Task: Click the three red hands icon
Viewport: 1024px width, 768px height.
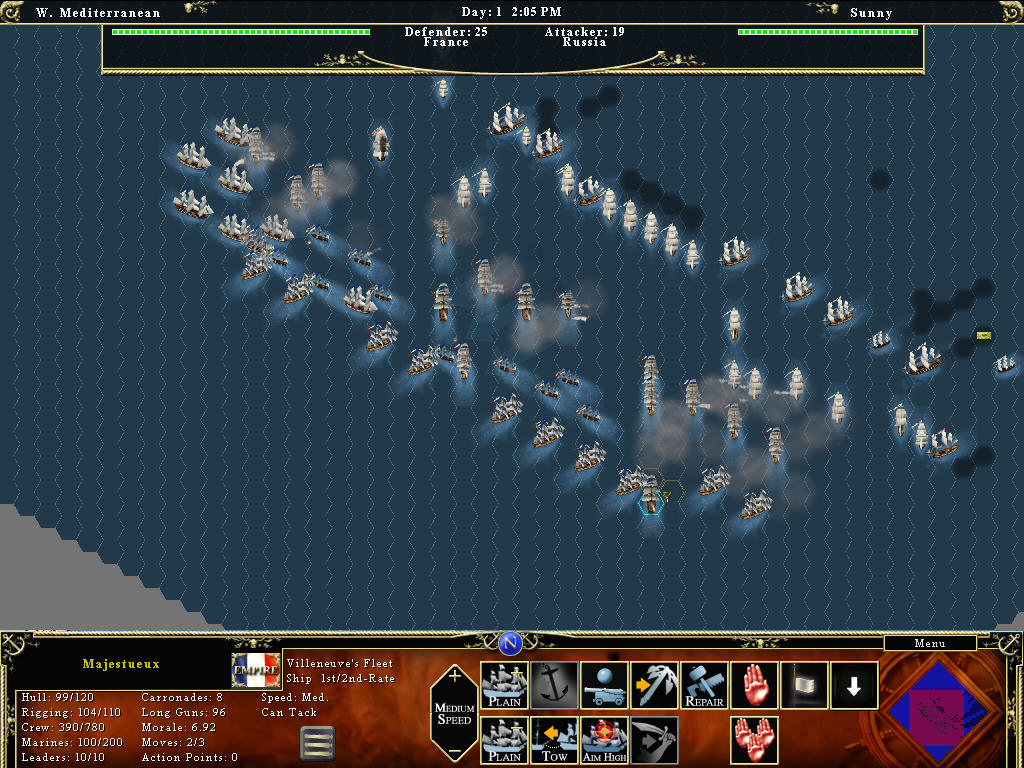Action: coord(755,740)
